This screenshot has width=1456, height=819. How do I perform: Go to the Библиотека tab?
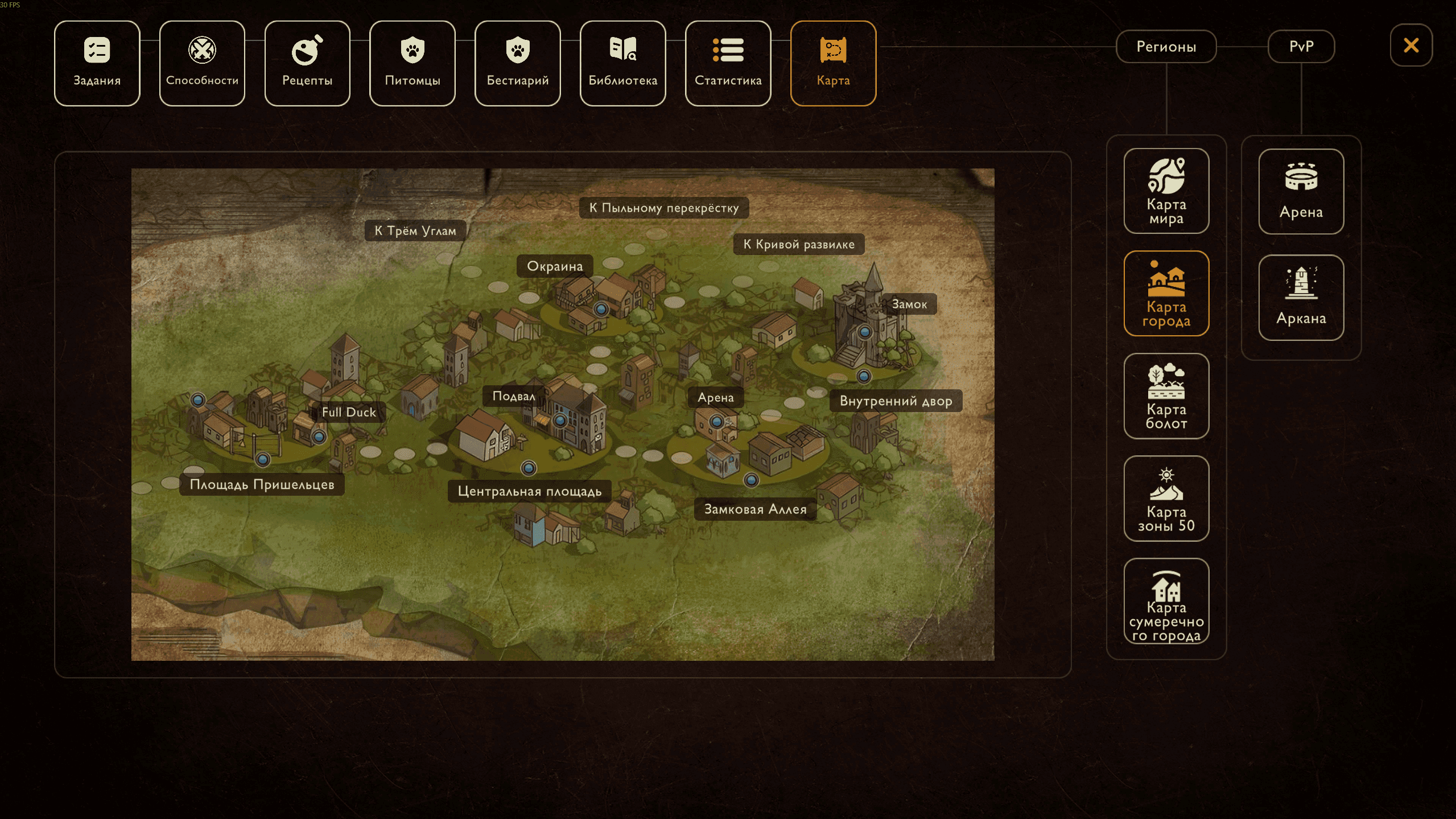point(623,63)
